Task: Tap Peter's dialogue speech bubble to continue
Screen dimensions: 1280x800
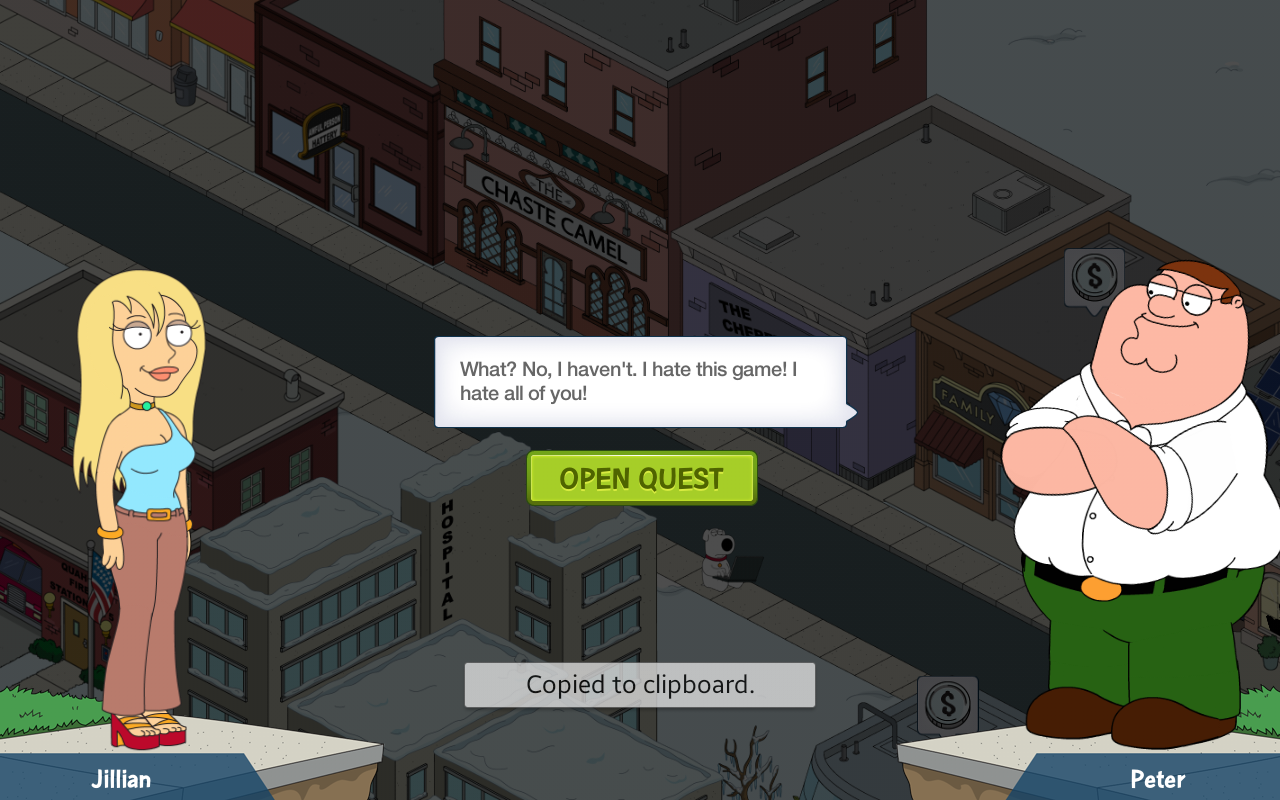Action: click(x=640, y=381)
